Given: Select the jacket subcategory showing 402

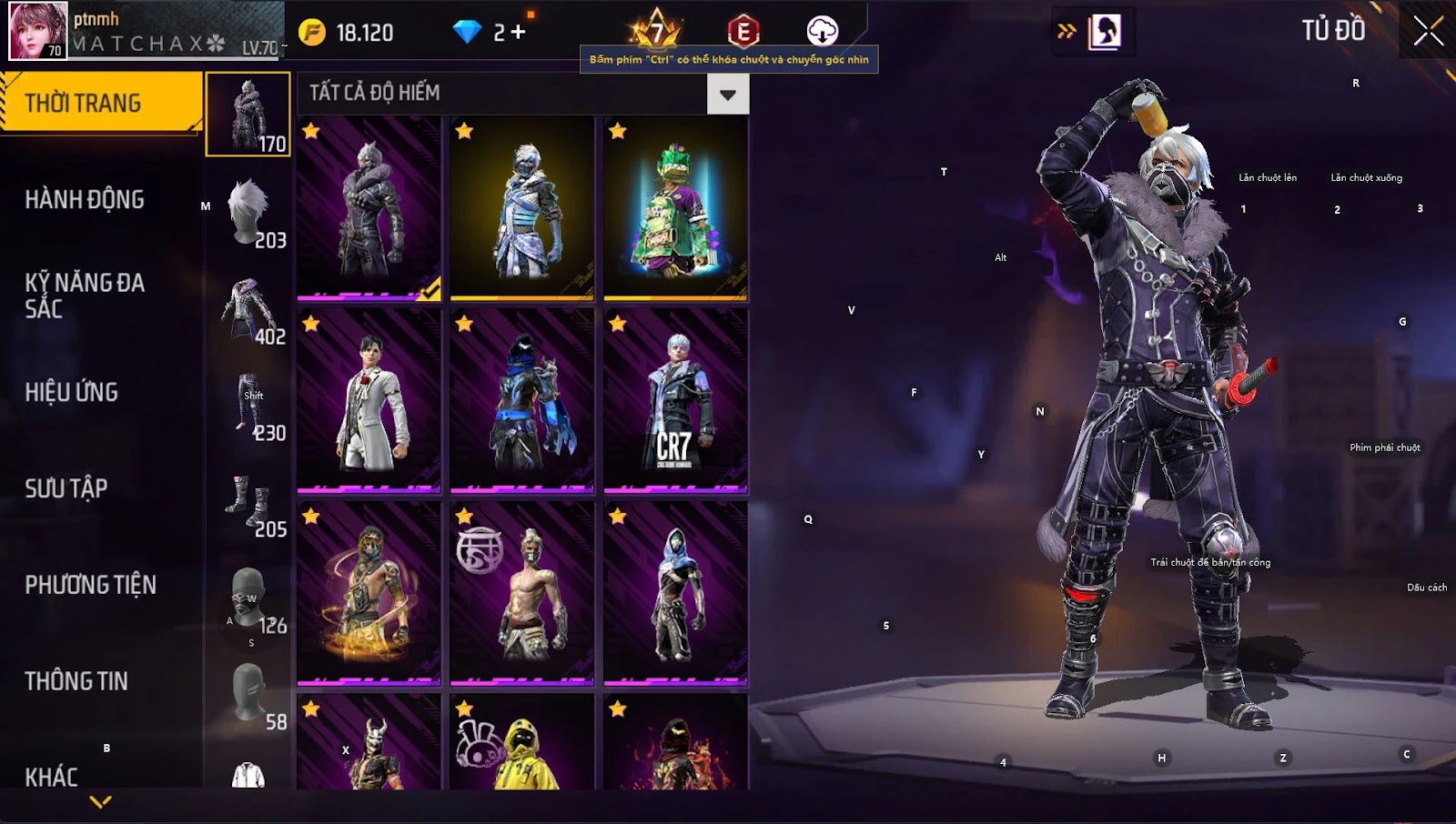Looking at the screenshot, I should (248, 307).
